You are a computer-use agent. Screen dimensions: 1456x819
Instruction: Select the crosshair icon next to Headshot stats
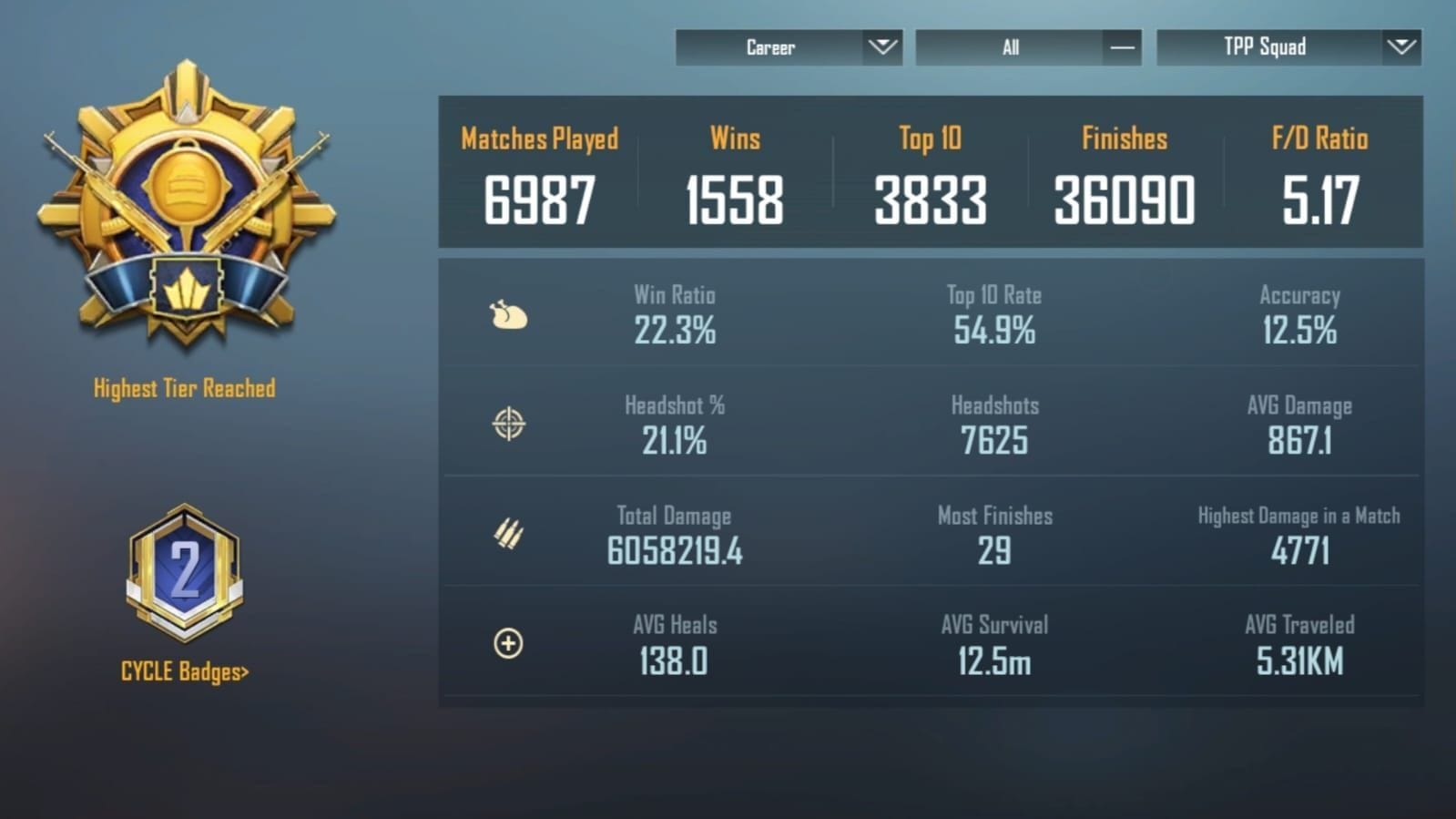[x=510, y=424]
